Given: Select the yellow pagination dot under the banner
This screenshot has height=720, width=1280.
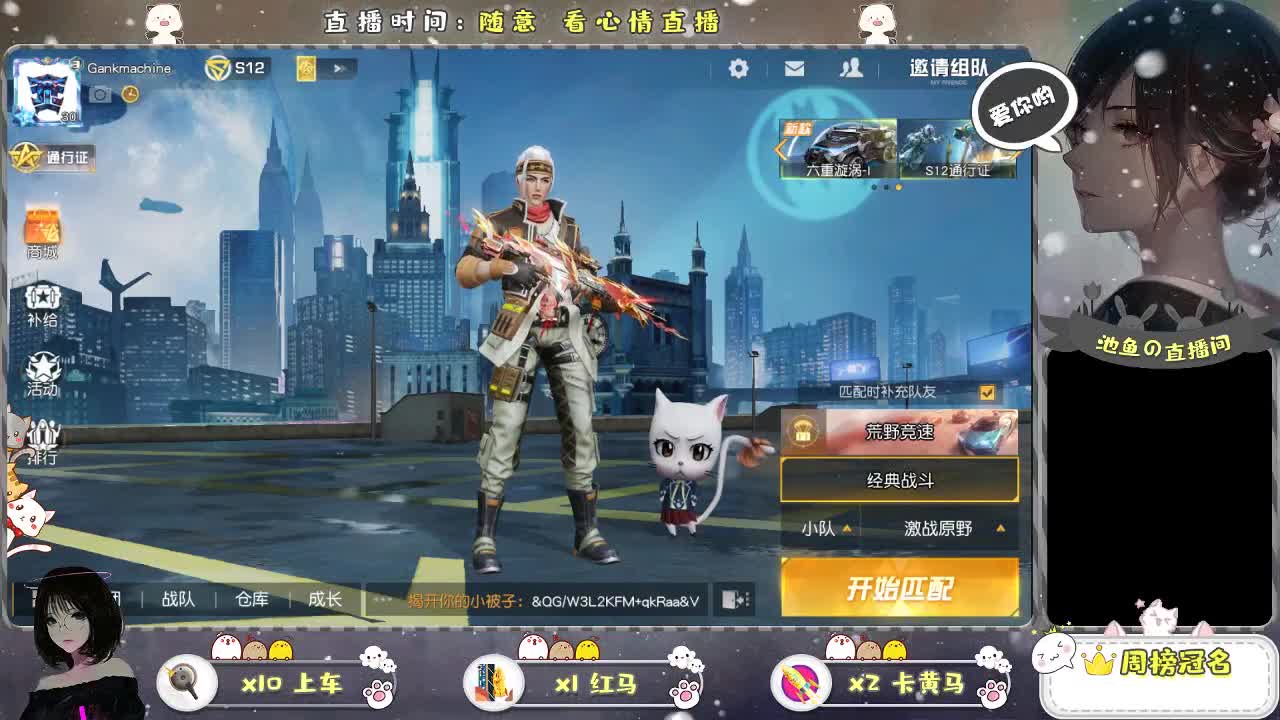Looking at the screenshot, I should [x=899, y=187].
